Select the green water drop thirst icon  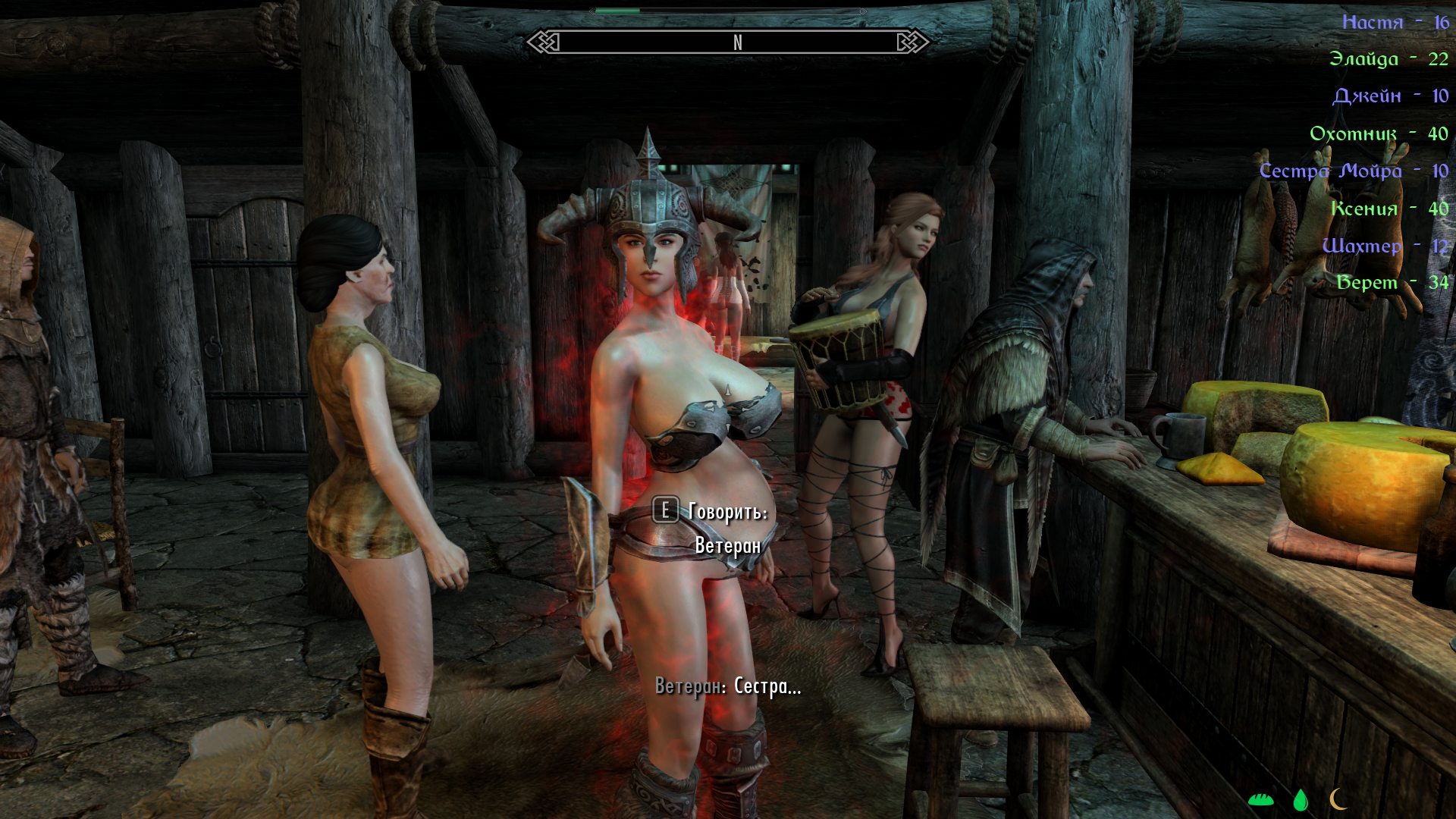point(1301,799)
